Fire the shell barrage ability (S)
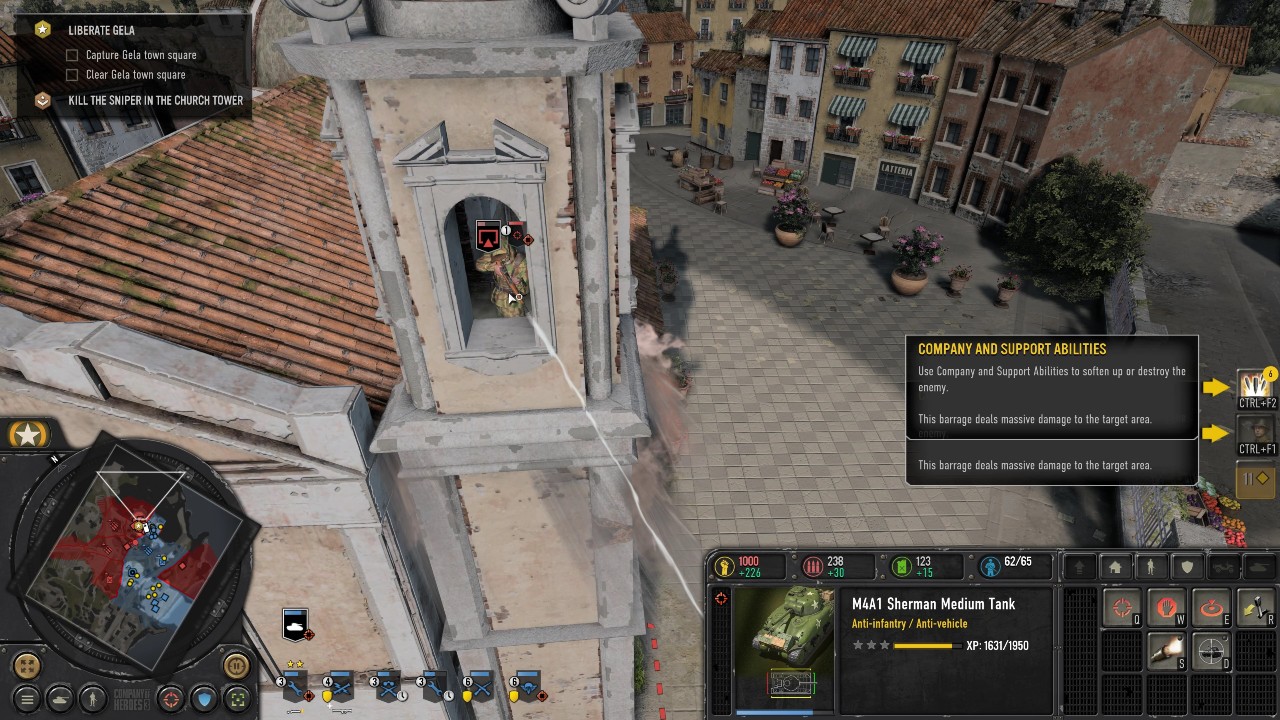This screenshot has height=720, width=1280. [x=1167, y=650]
